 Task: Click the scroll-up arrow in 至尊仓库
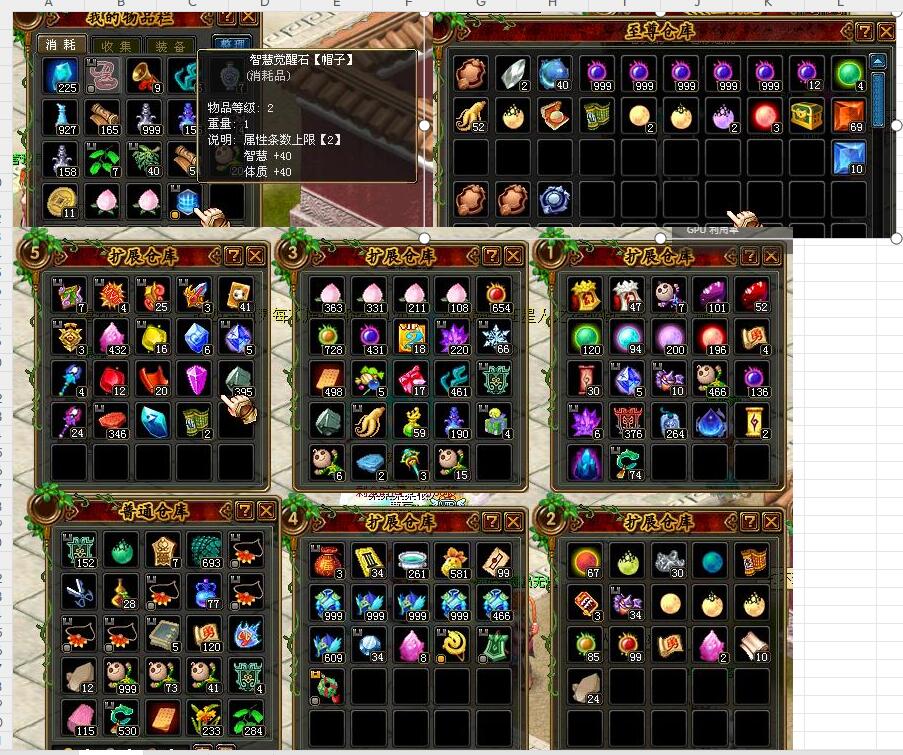point(878,61)
